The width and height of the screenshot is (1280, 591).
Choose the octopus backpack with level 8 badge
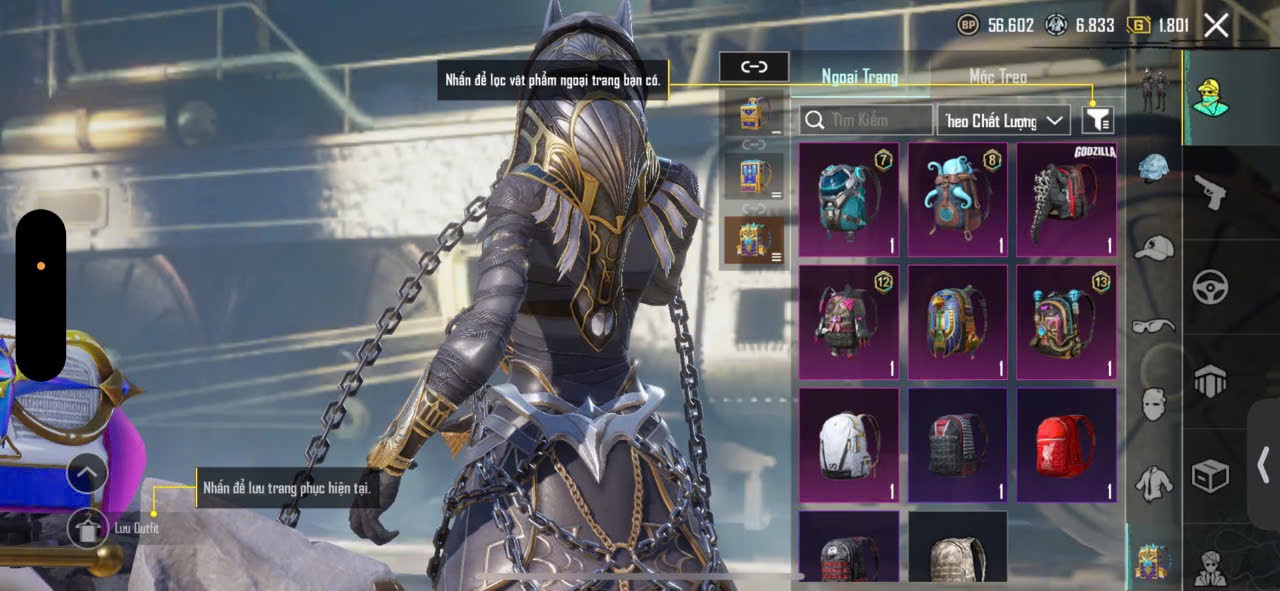coord(958,199)
